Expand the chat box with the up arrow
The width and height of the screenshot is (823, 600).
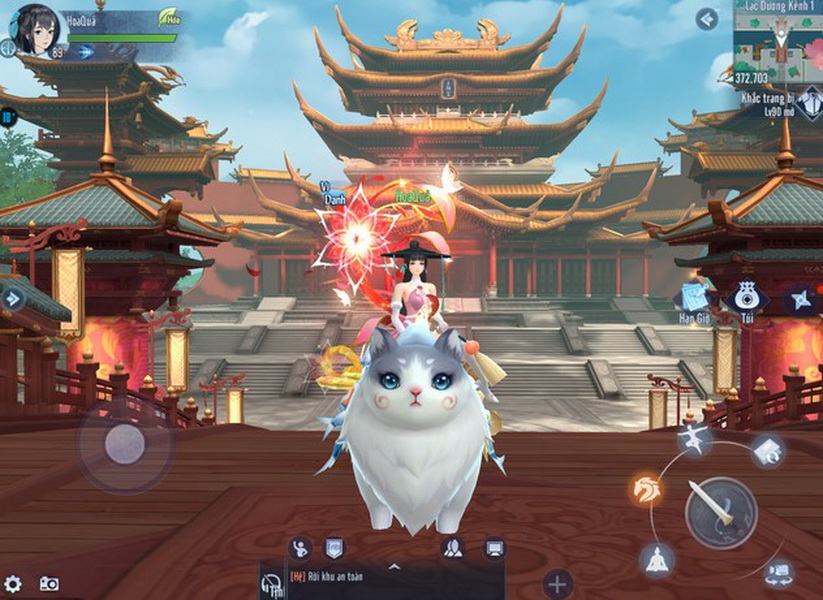coord(394,566)
